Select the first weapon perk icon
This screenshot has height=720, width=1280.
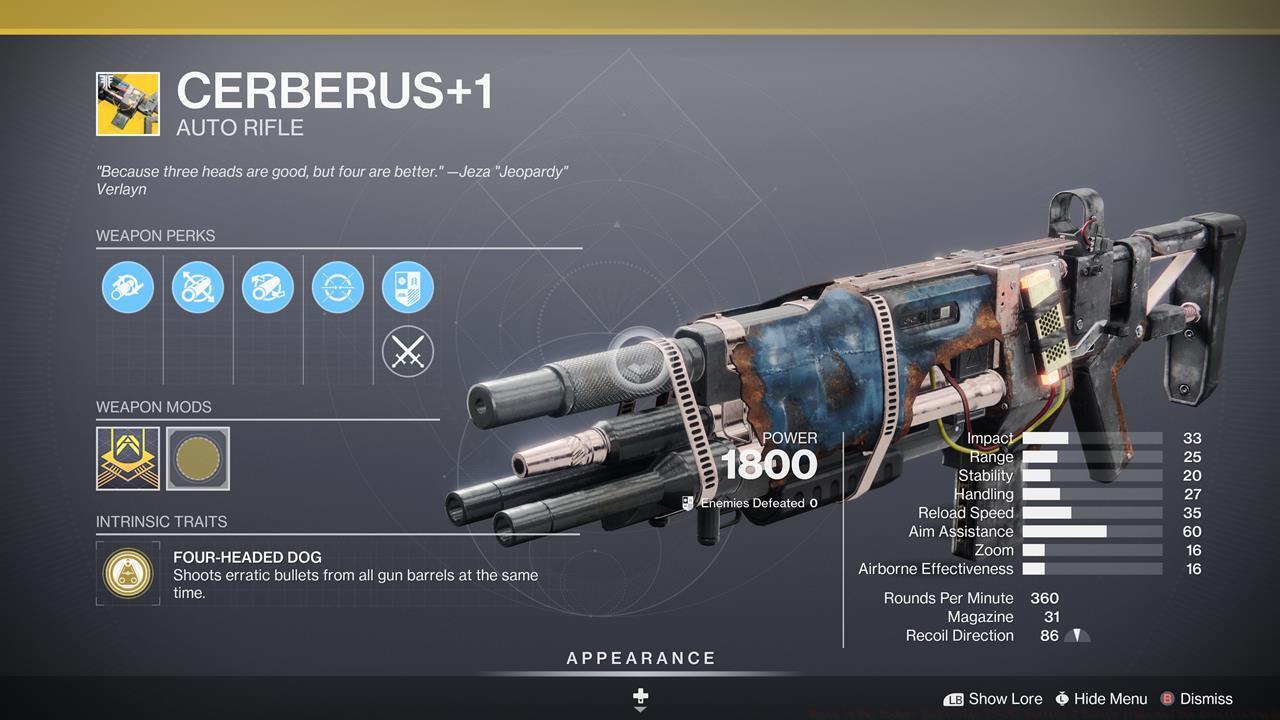(x=128, y=287)
